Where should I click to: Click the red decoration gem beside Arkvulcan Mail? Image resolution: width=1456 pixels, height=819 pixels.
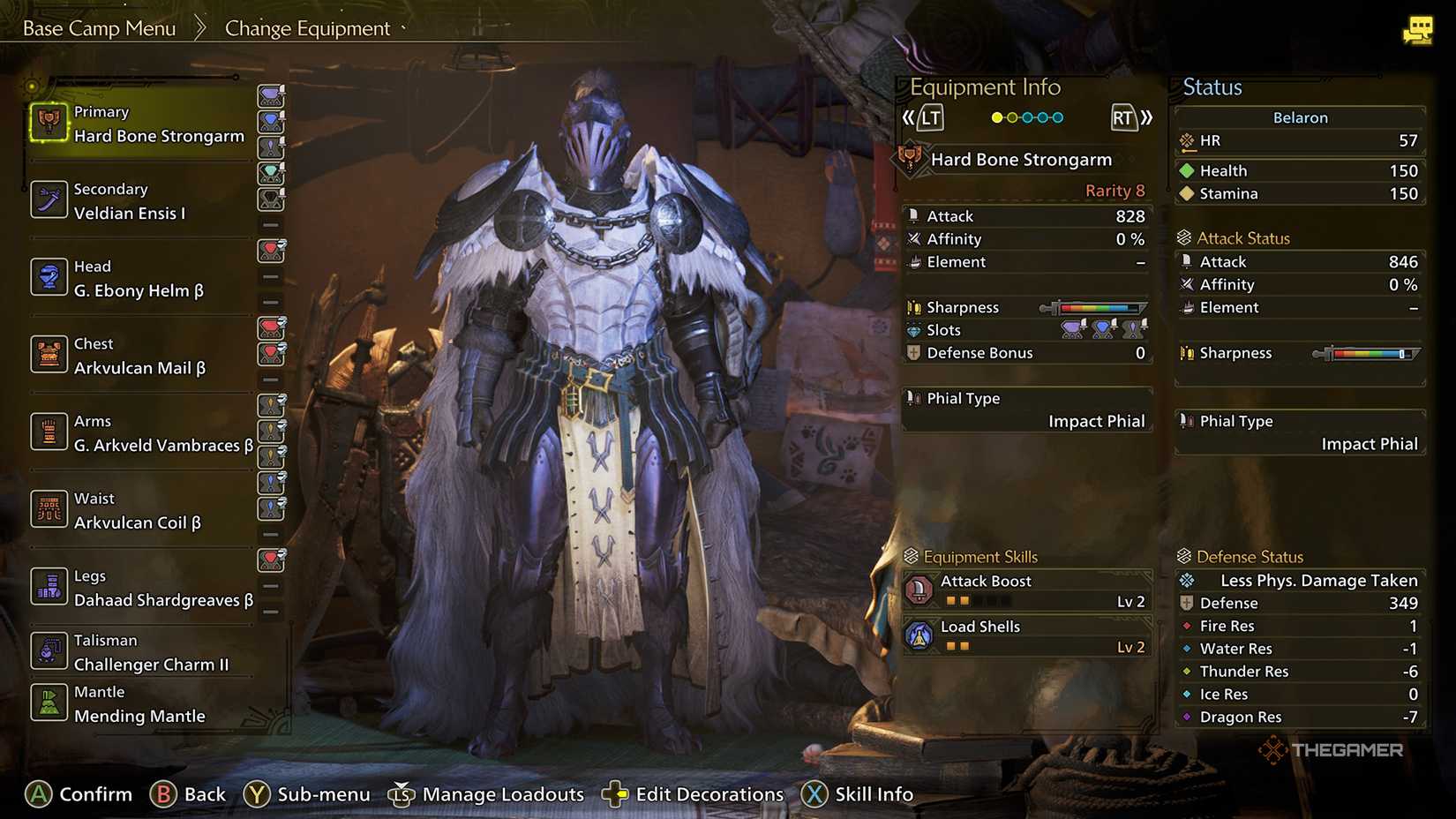(x=271, y=328)
